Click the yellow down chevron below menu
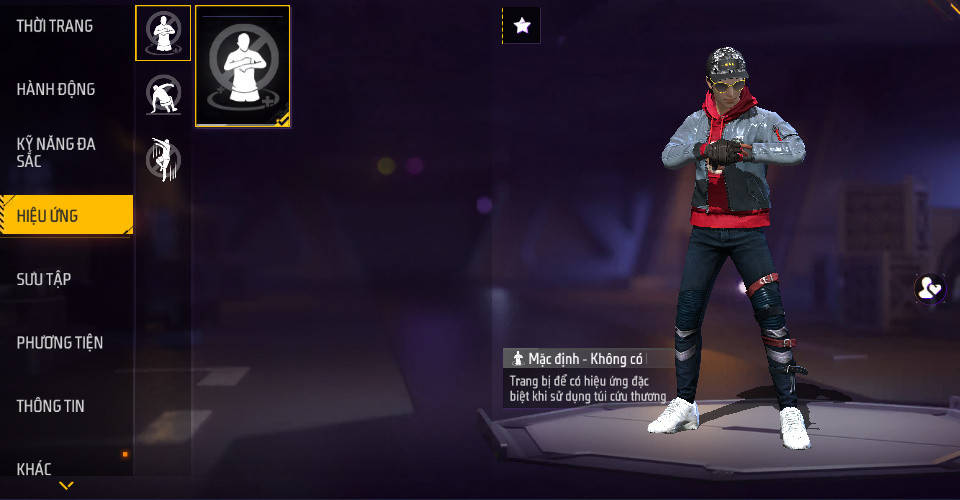 (66, 486)
